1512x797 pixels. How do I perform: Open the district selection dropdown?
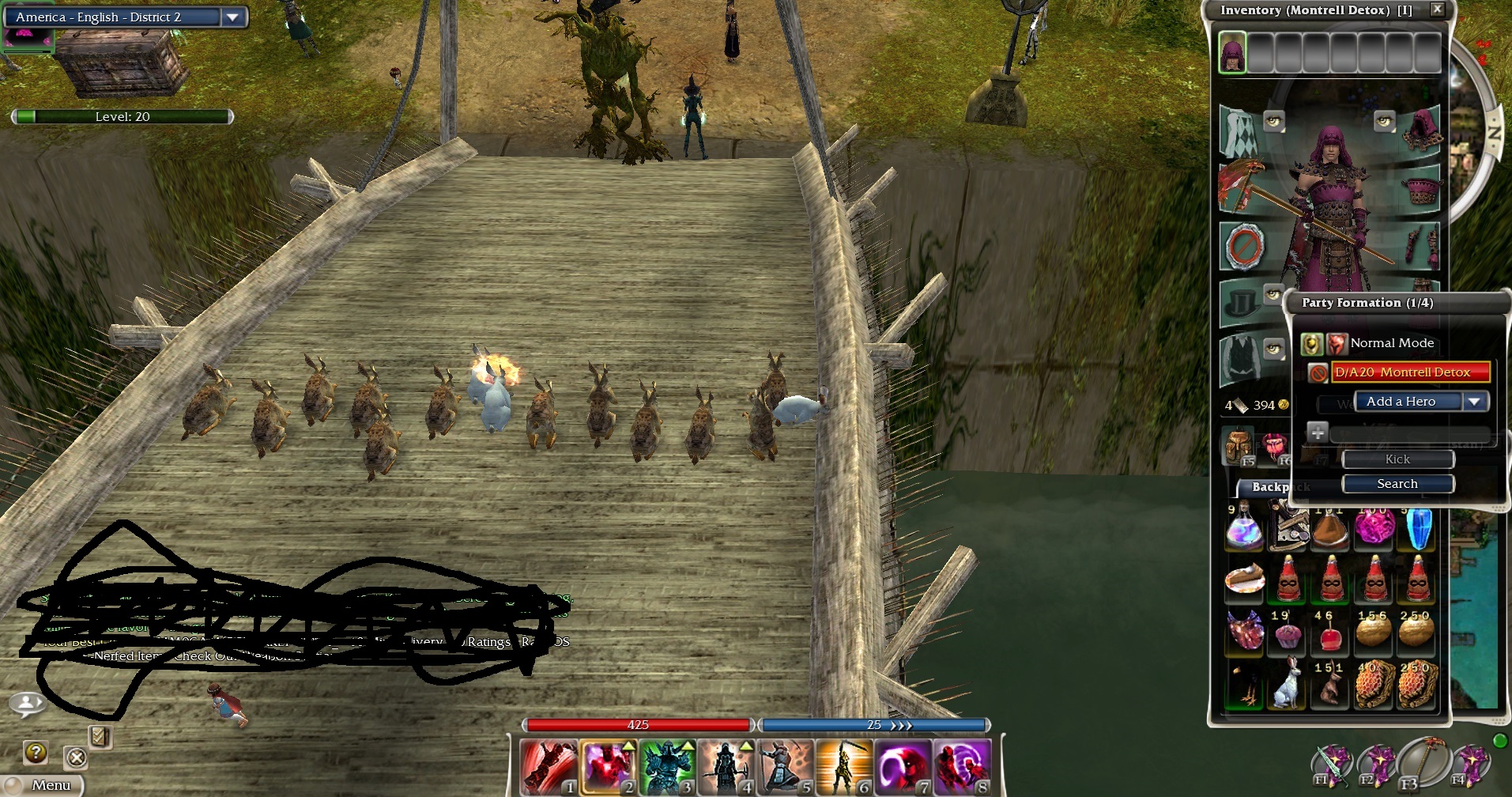tap(232, 17)
